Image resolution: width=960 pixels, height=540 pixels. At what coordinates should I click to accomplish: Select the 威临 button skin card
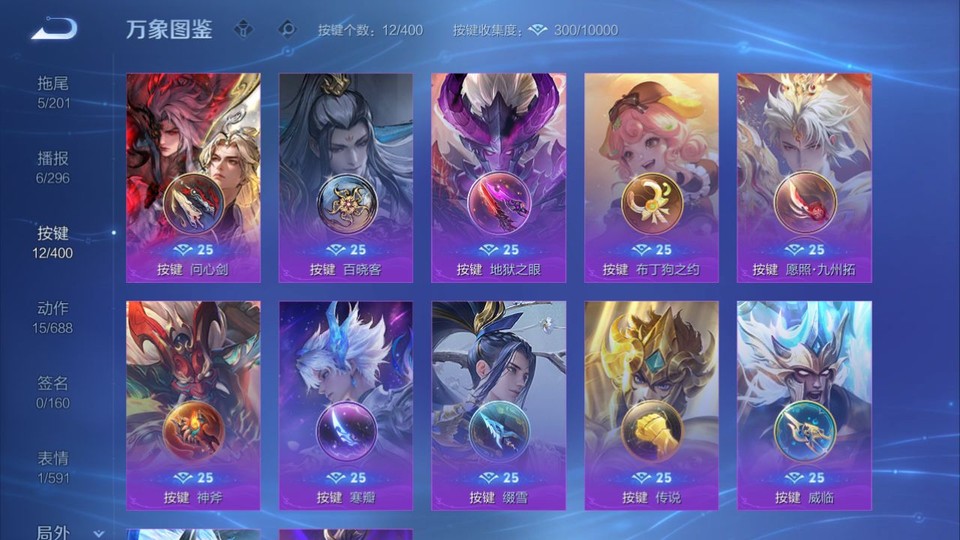click(x=804, y=405)
